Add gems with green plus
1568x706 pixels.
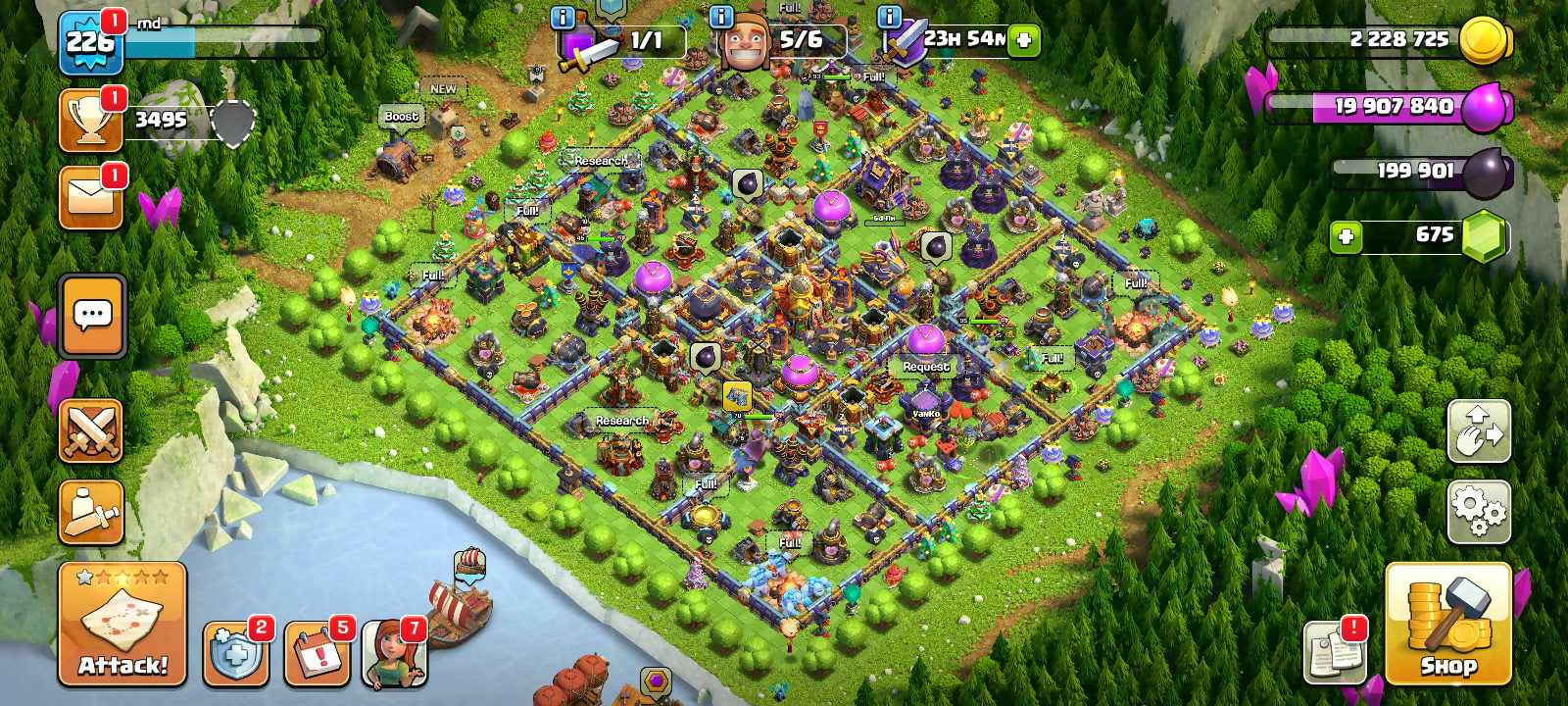(x=1346, y=236)
